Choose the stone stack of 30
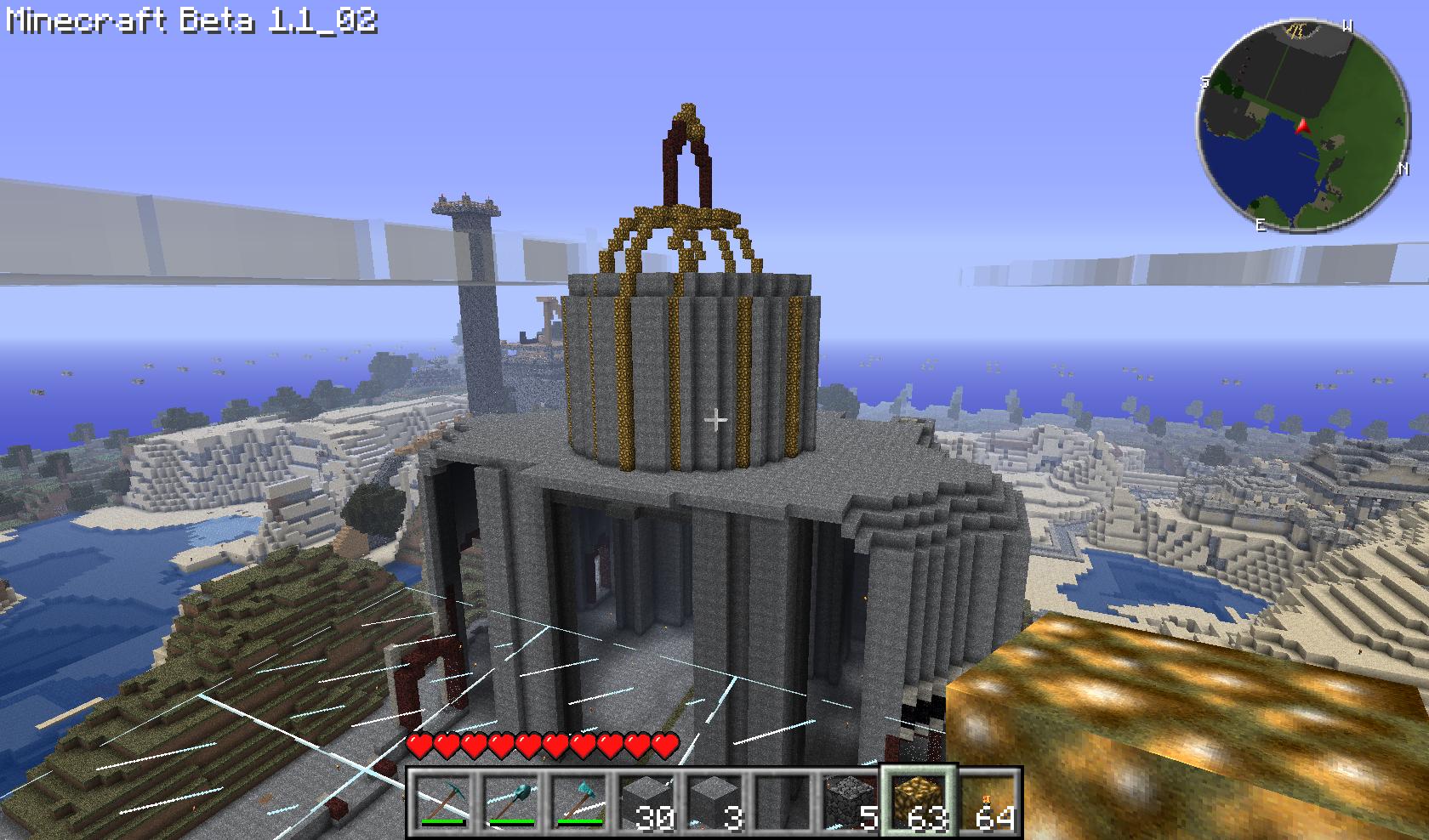Viewport: 1429px width, 840px height. [x=646, y=802]
